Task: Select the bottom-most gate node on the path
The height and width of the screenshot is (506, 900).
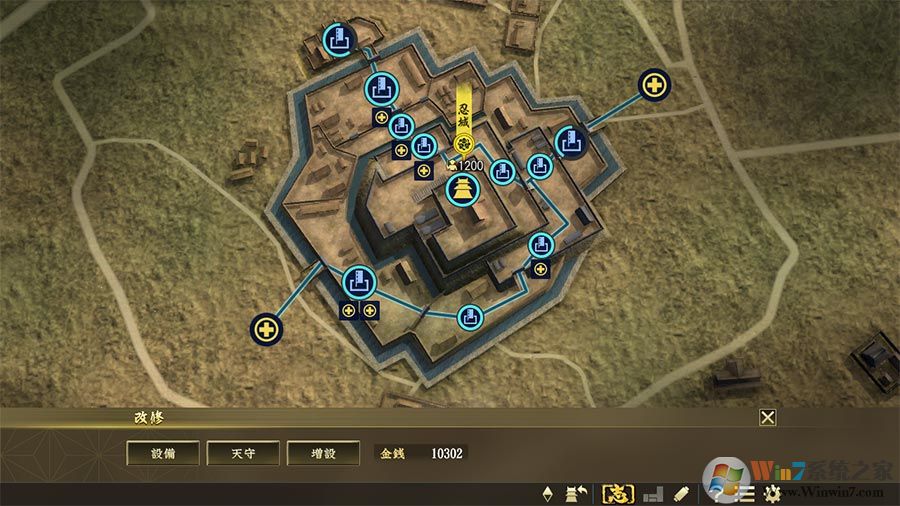Action: [x=470, y=318]
